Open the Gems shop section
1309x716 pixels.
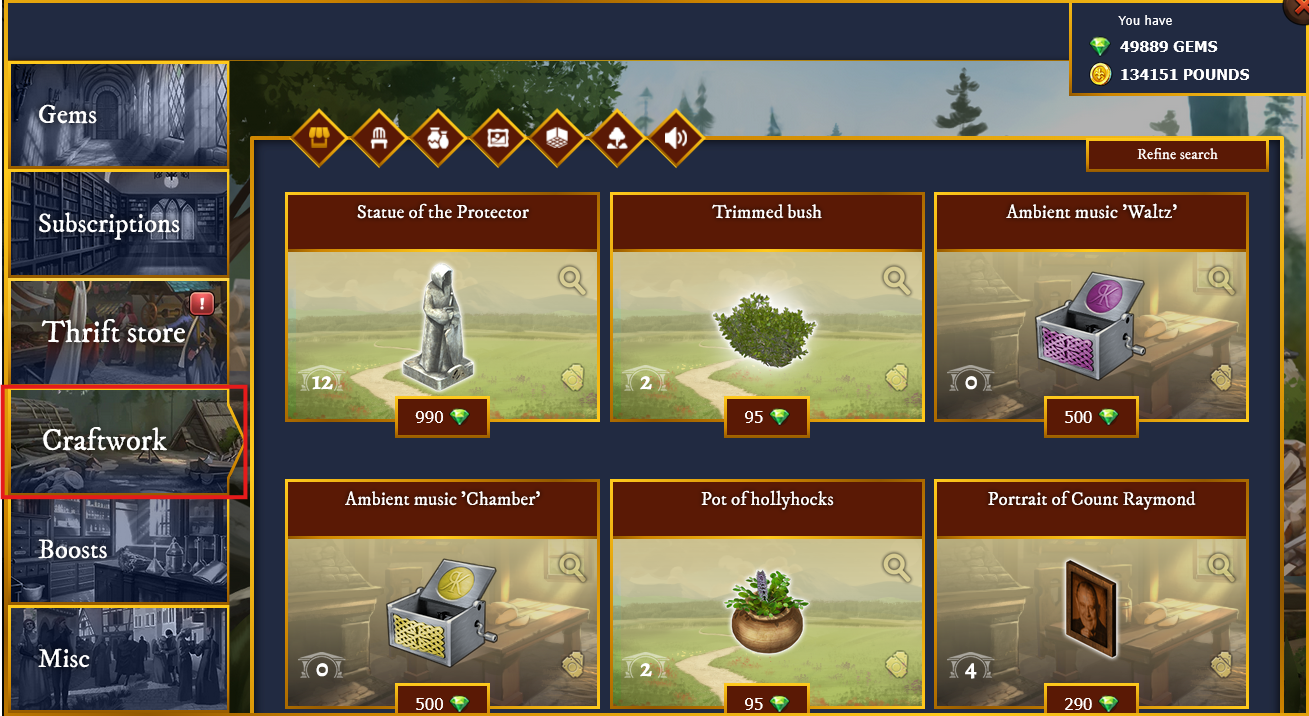coord(119,115)
